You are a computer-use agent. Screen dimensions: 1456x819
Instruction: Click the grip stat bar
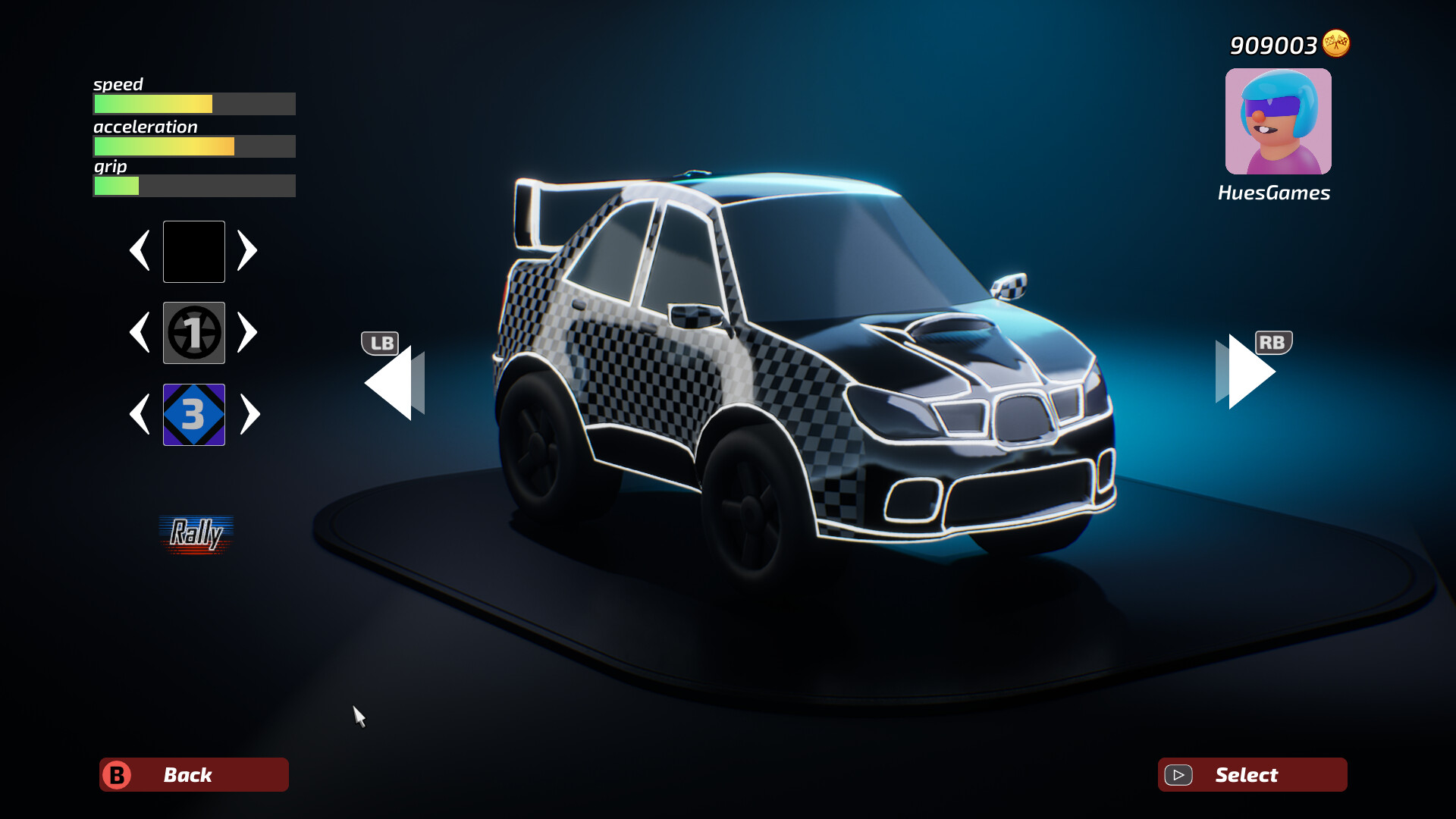click(193, 186)
